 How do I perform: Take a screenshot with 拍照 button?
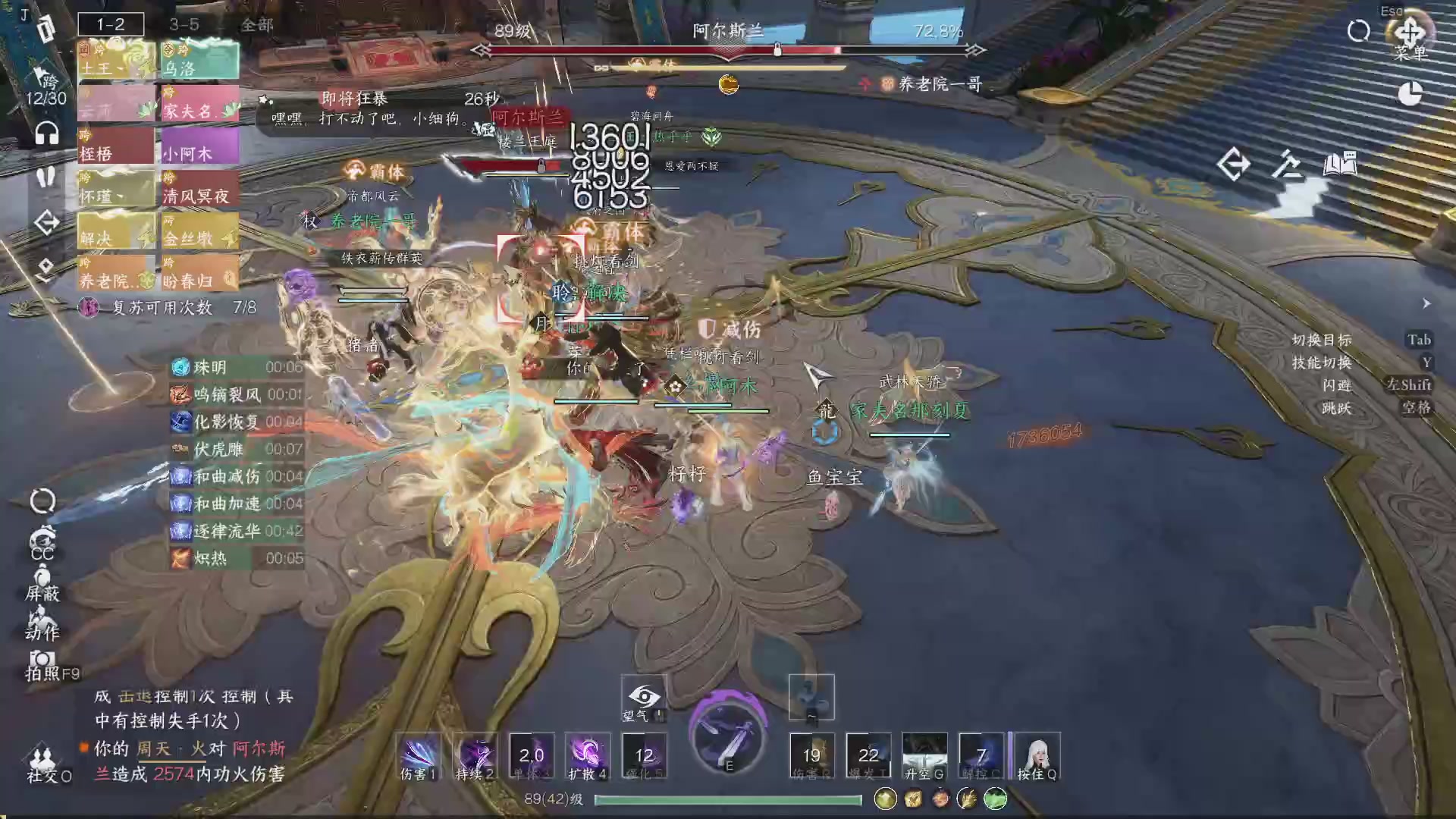click(42, 664)
